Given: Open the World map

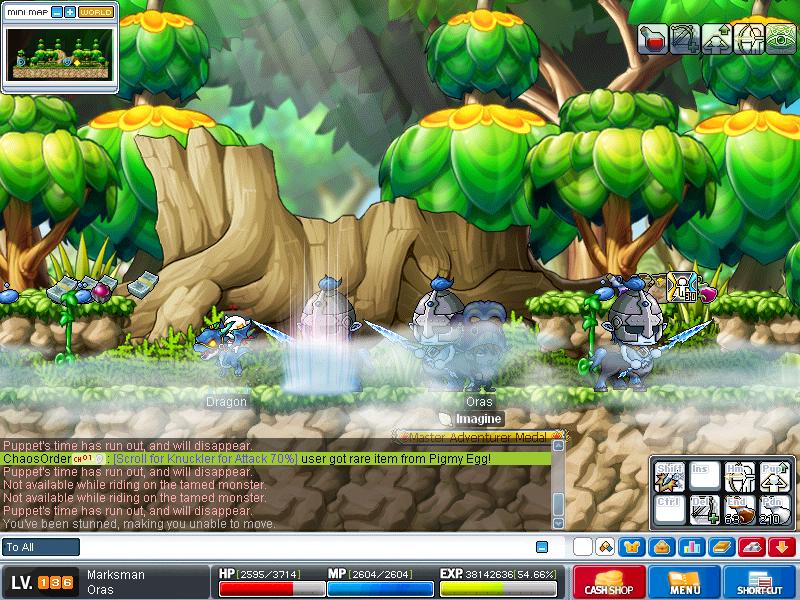Looking at the screenshot, I should point(95,12).
